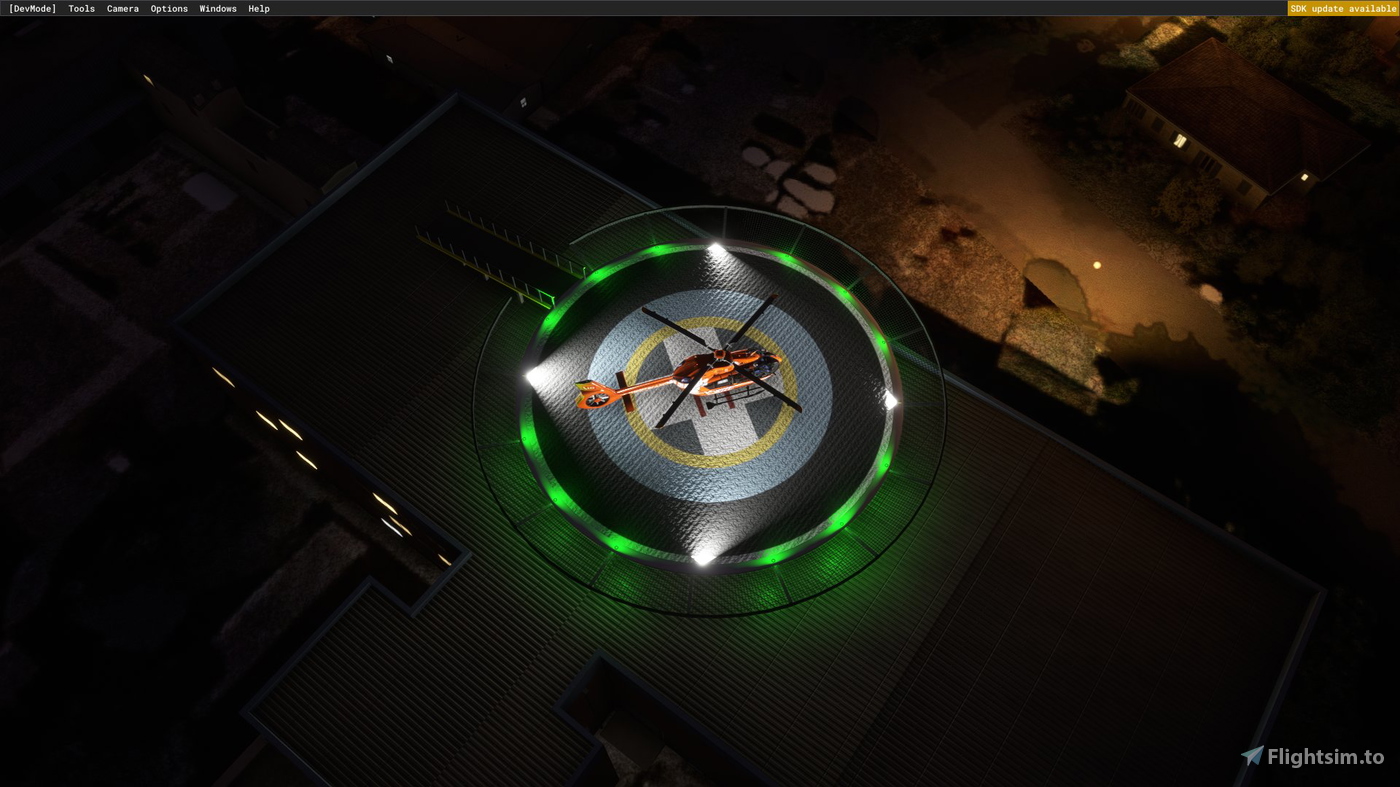This screenshot has width=1400, height=787.
Task: Open the Options menu
Action: click(168, 8)
